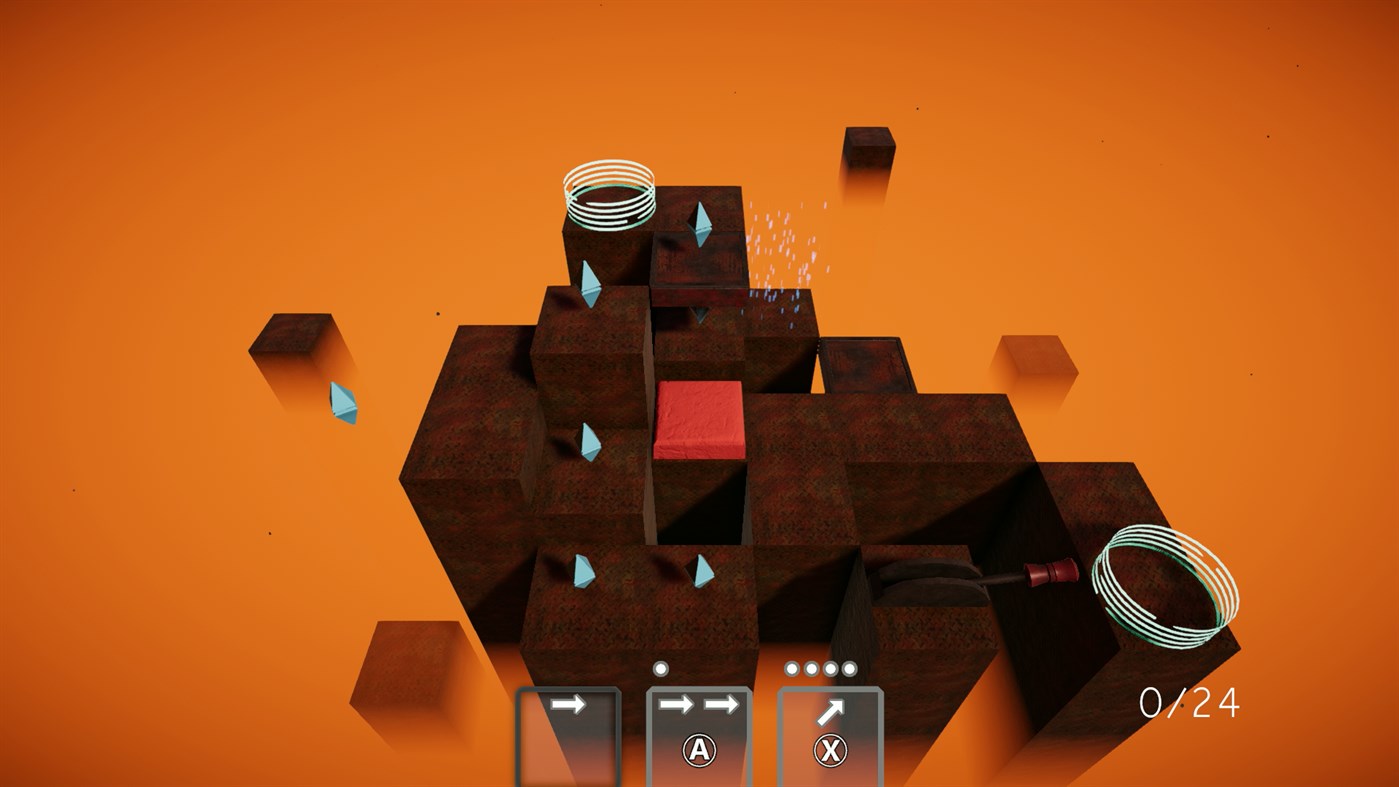Click the small floating cube at the top right

869,148
